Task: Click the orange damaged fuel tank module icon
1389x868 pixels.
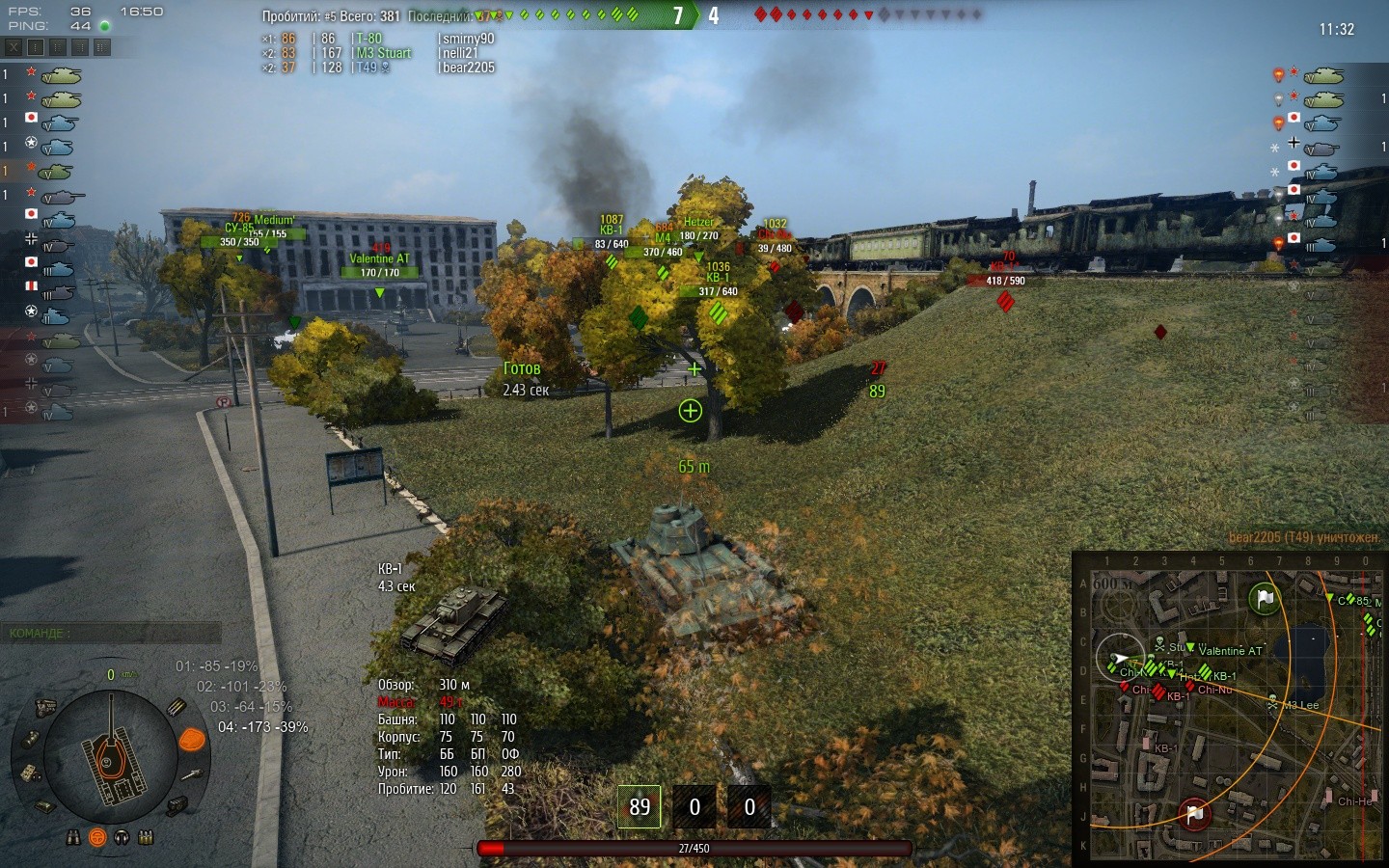Action: coord(193,740)
